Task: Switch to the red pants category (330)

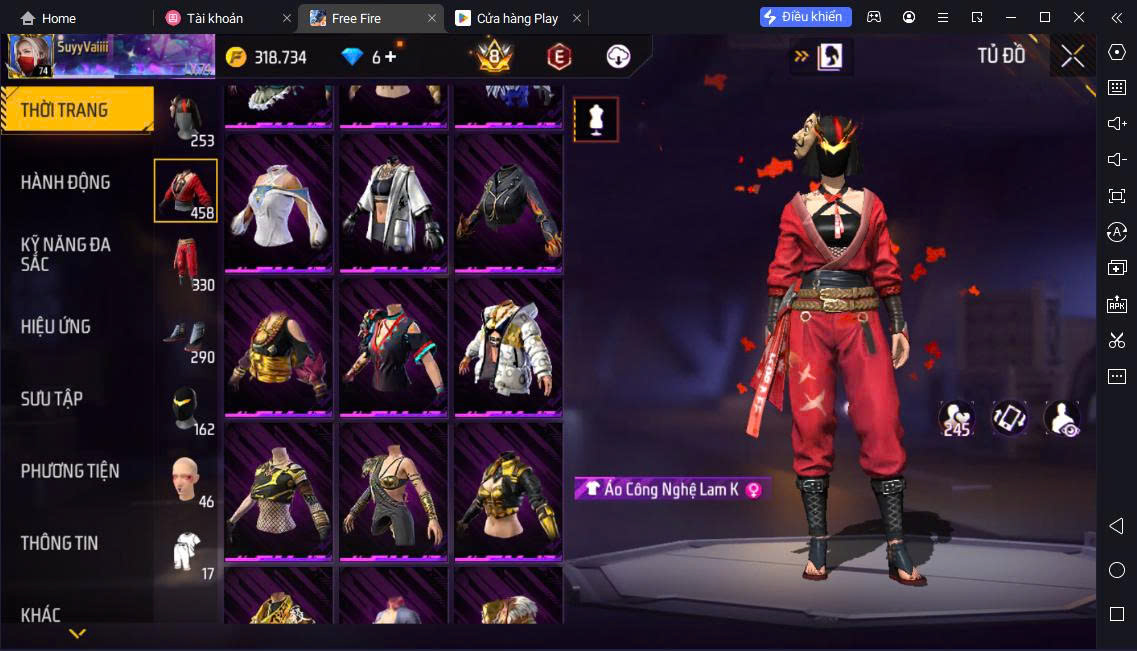Action: (x=186, y=264)
